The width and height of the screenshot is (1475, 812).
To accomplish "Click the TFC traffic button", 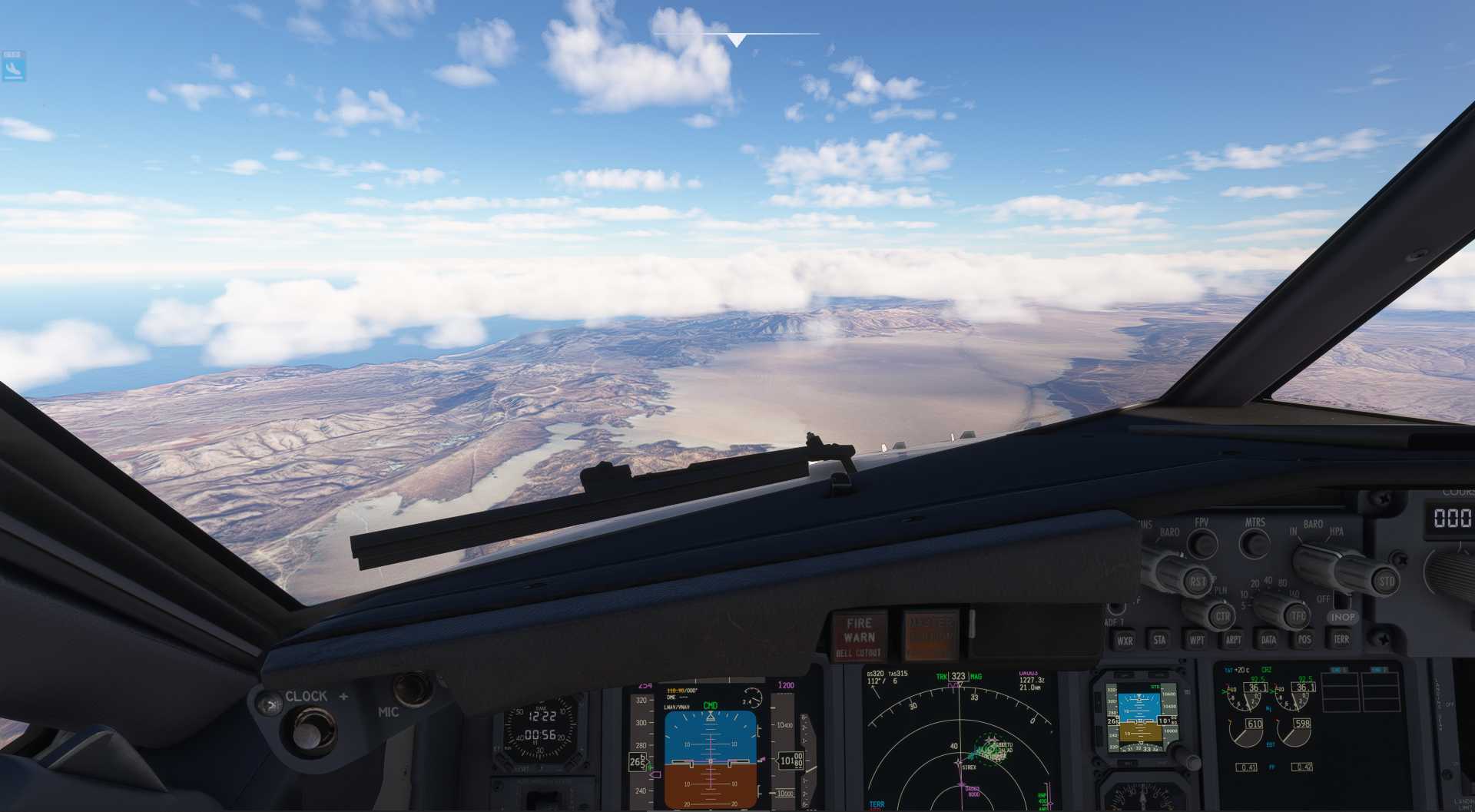I will click(1298, 616).
